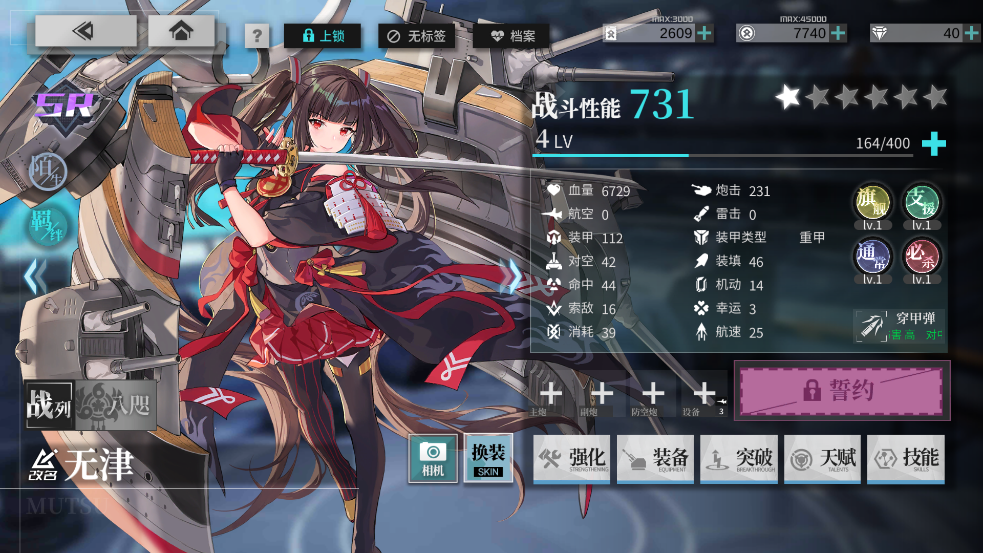983x553 pixels.
Task: Open the 天赋 talents menu
Action: (x=823, y=459)
